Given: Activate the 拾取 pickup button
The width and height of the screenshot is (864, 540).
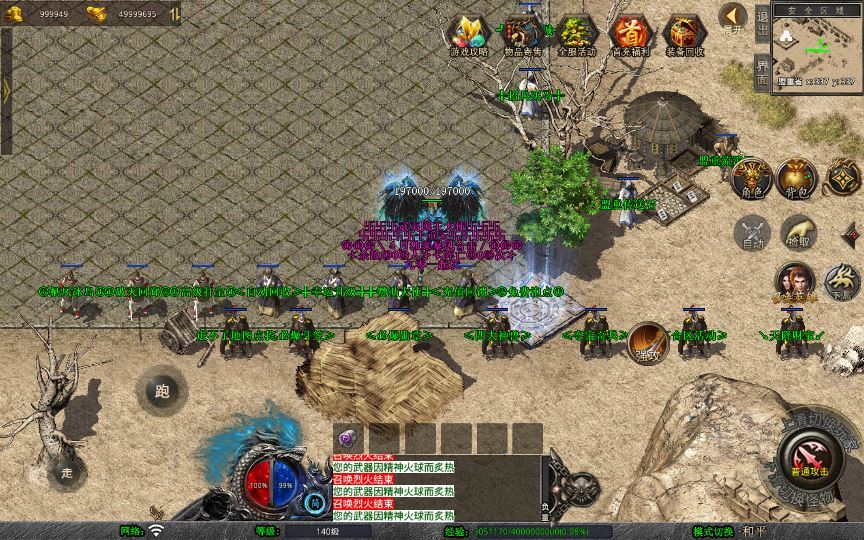Looking at the screenshot, I should 798,233.
